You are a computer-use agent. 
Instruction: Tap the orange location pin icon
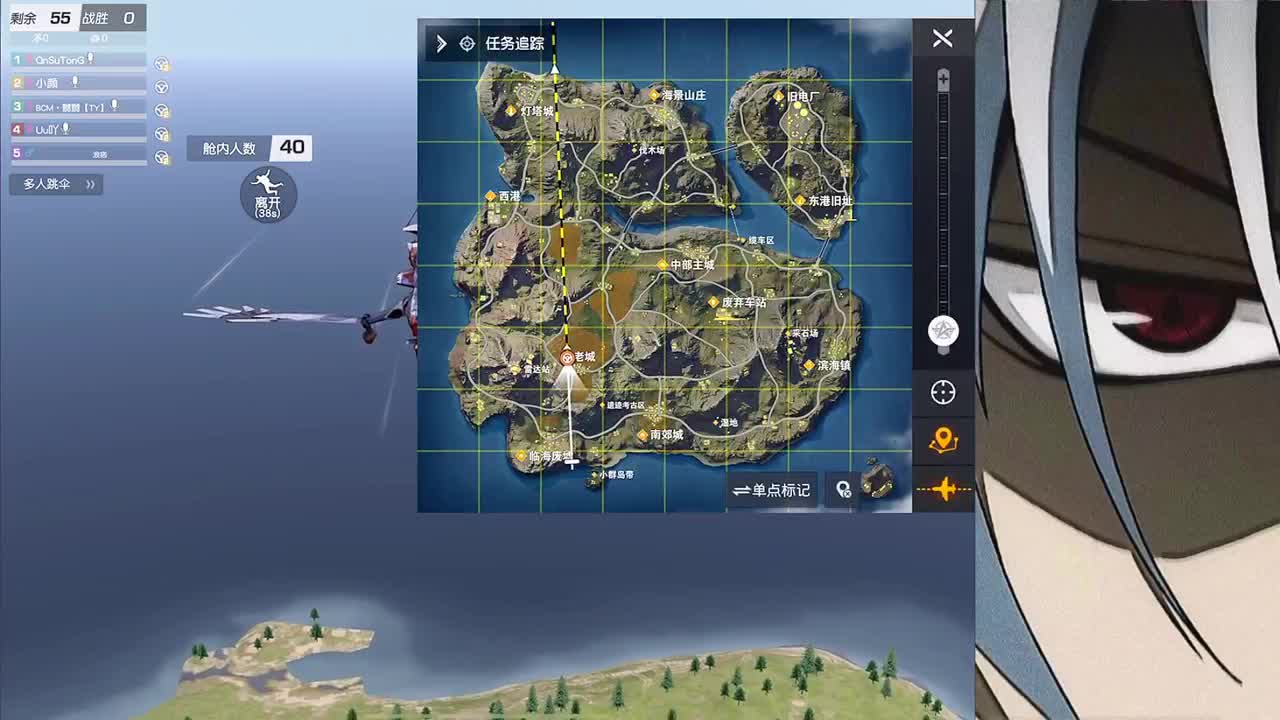(943, 437)
